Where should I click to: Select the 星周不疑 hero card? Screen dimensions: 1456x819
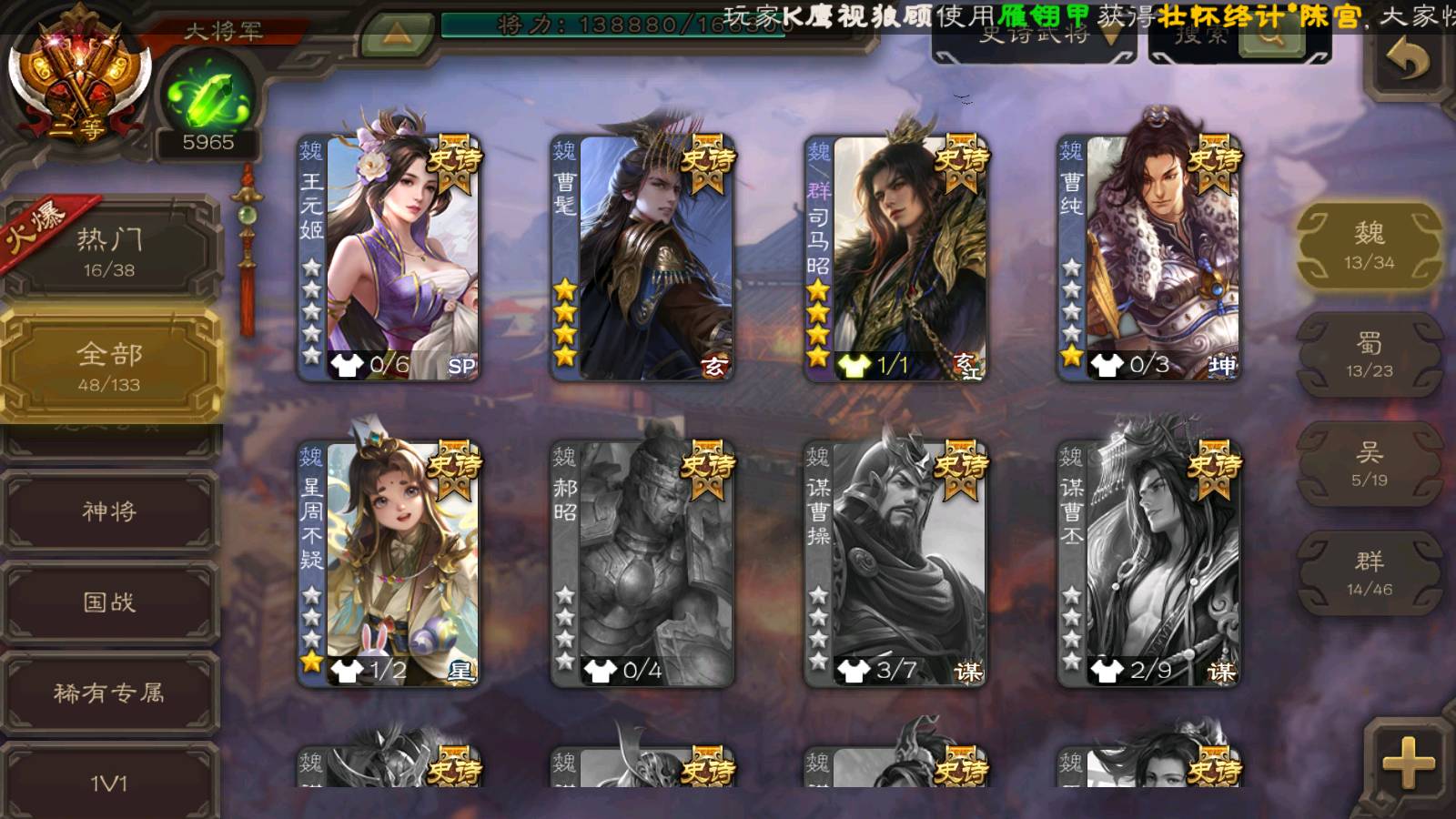[389, 564]
